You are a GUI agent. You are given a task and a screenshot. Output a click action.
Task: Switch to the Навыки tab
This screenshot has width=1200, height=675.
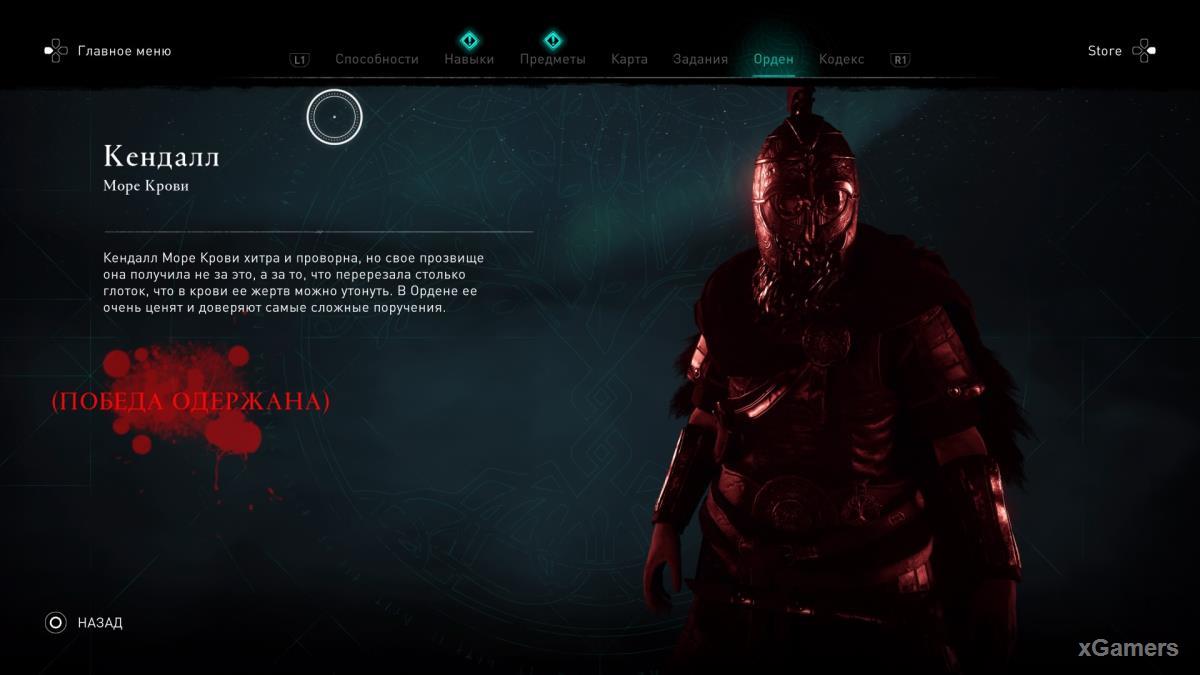[x=469, y=59]
